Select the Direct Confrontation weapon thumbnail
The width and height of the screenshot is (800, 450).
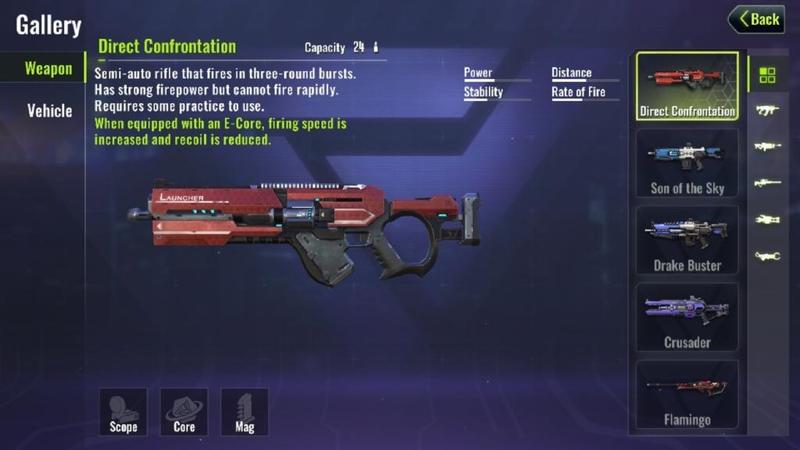[x=687, y=87]
